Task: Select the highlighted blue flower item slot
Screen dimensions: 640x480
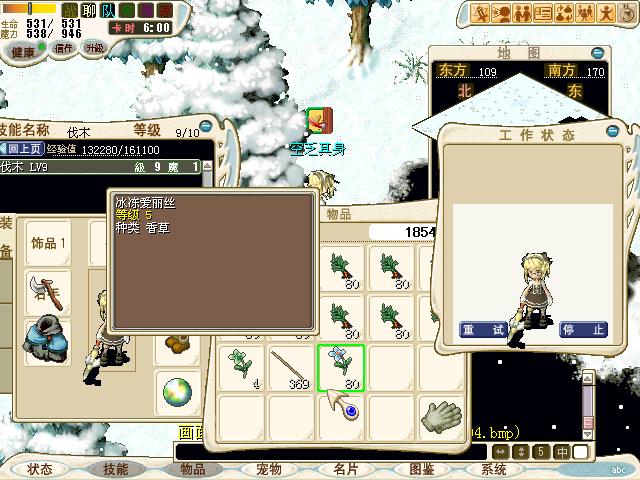Action: point(341,367)
